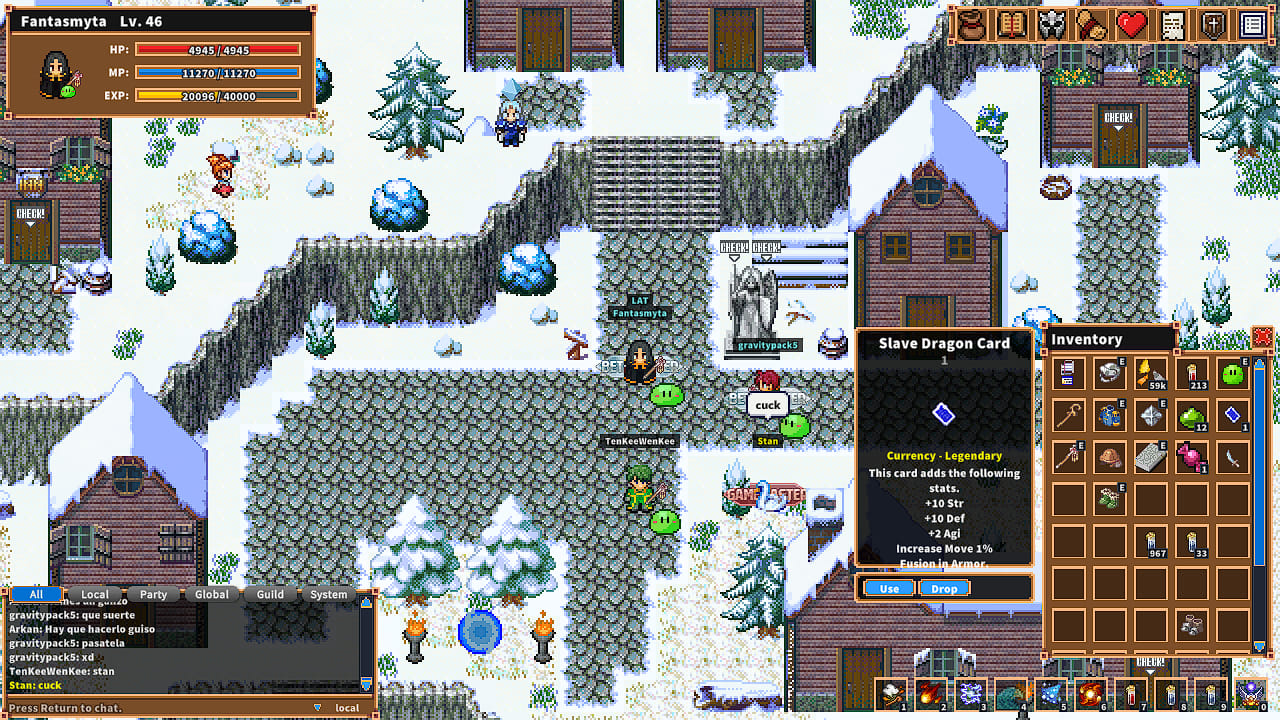The height and width of the screenshot is (720, 1280).
Task: Use the Slave Dragon Card
Action: click(889, 588)
